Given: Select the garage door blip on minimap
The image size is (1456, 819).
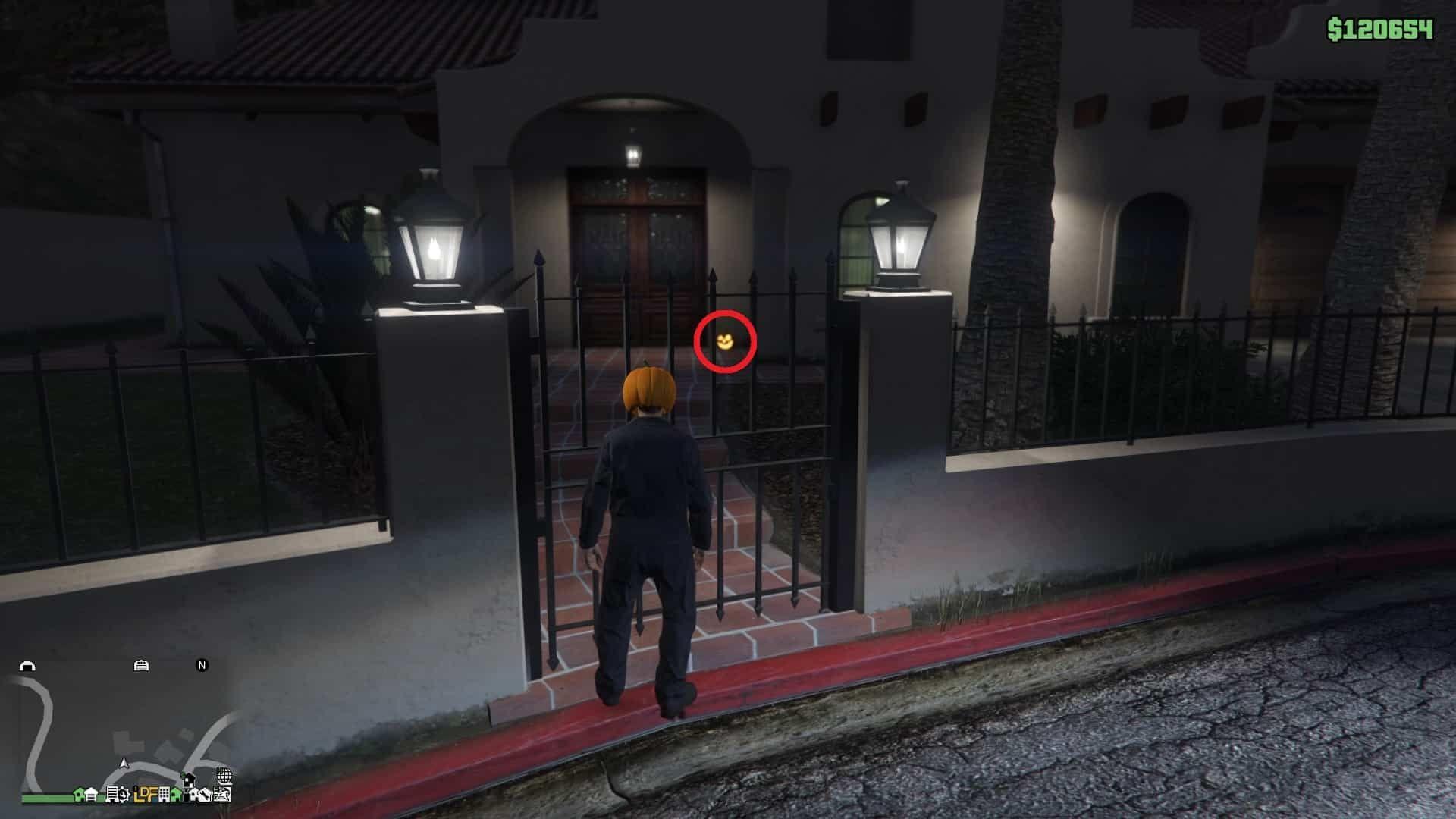Looking at the screenshot, I should point(141,666).
